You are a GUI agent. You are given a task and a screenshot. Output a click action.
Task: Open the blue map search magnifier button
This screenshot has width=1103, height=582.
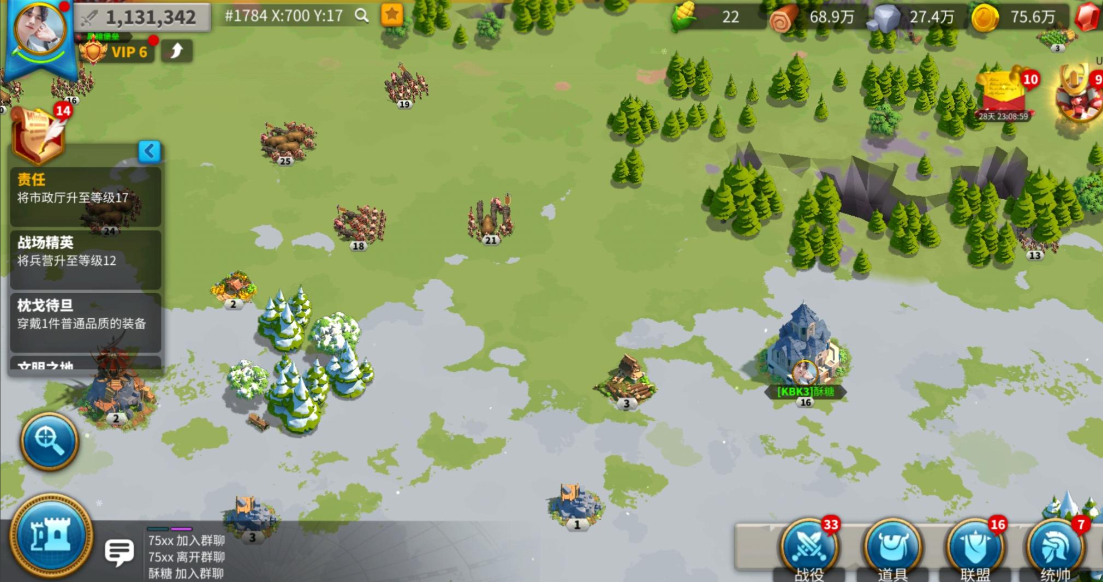pos(49,439)
